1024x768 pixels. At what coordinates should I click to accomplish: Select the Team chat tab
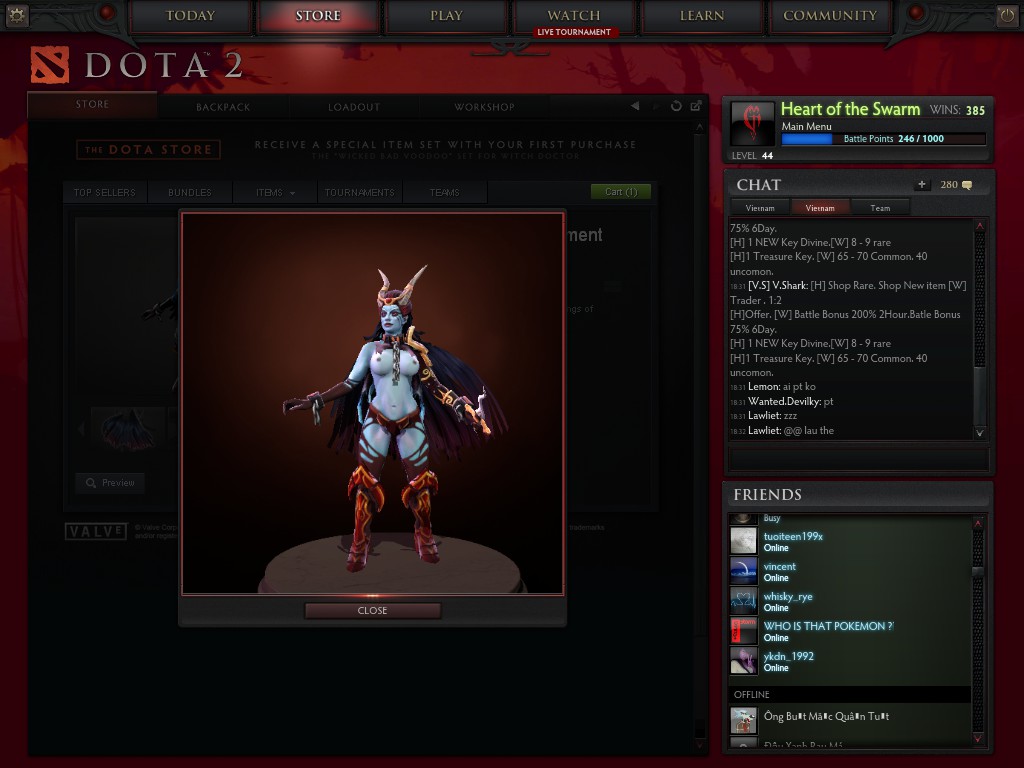coord(880,208)
